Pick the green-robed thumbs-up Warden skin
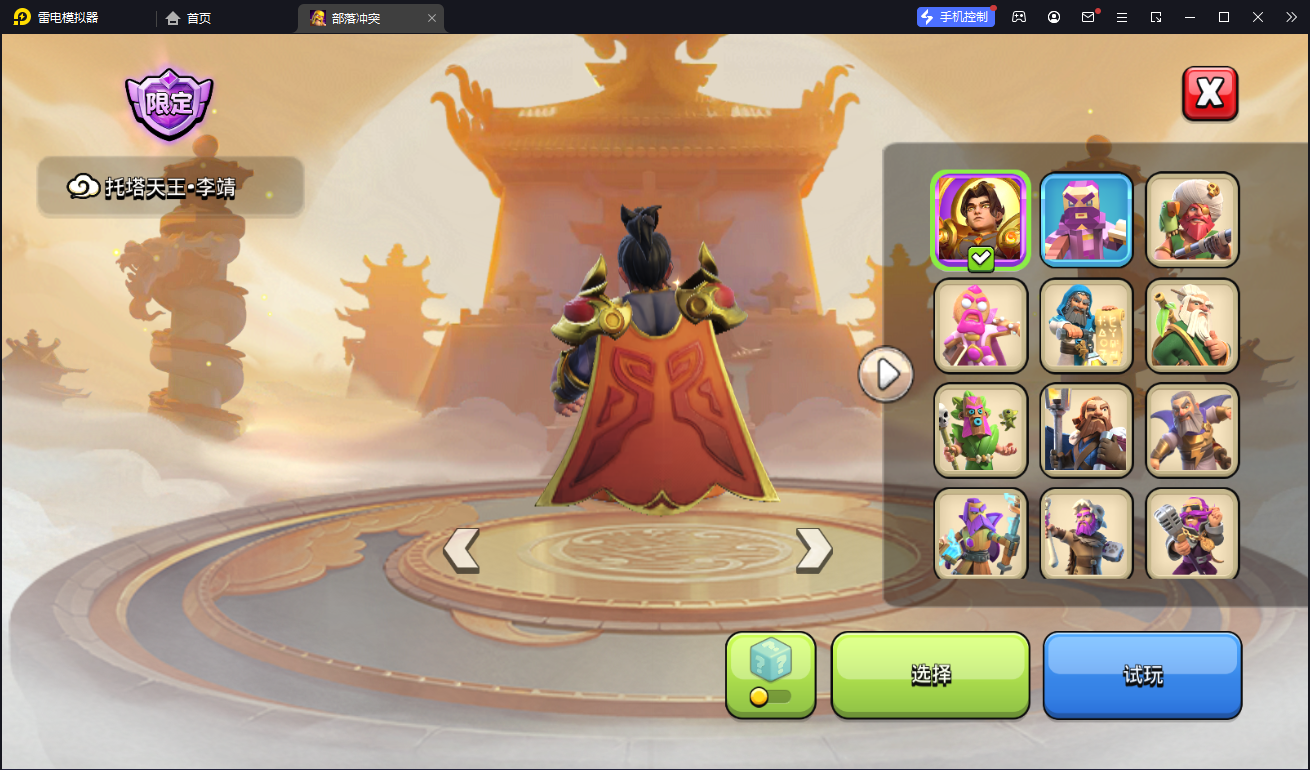 tap(1192, 325)
